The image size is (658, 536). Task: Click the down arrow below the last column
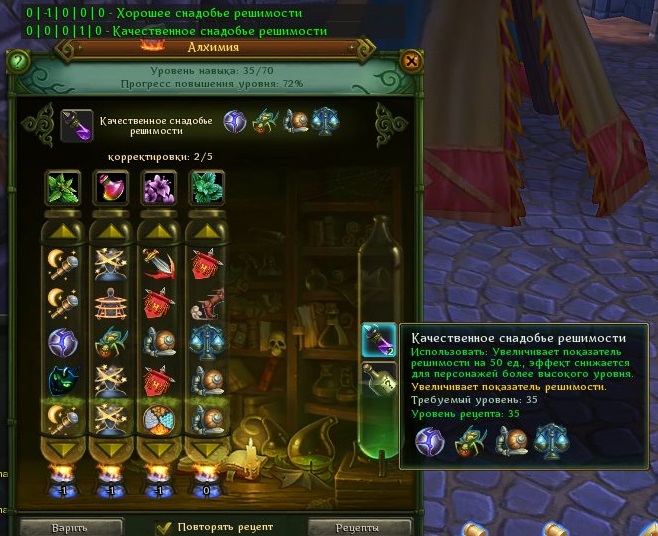click(x=206, y=446)
